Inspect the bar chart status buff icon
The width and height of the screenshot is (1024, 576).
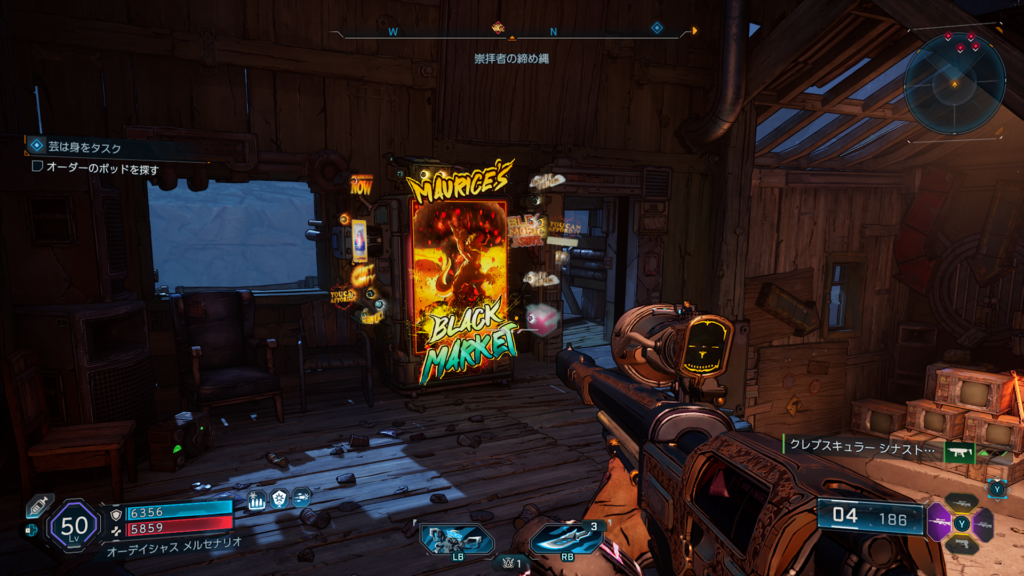[x=256, y=499]
